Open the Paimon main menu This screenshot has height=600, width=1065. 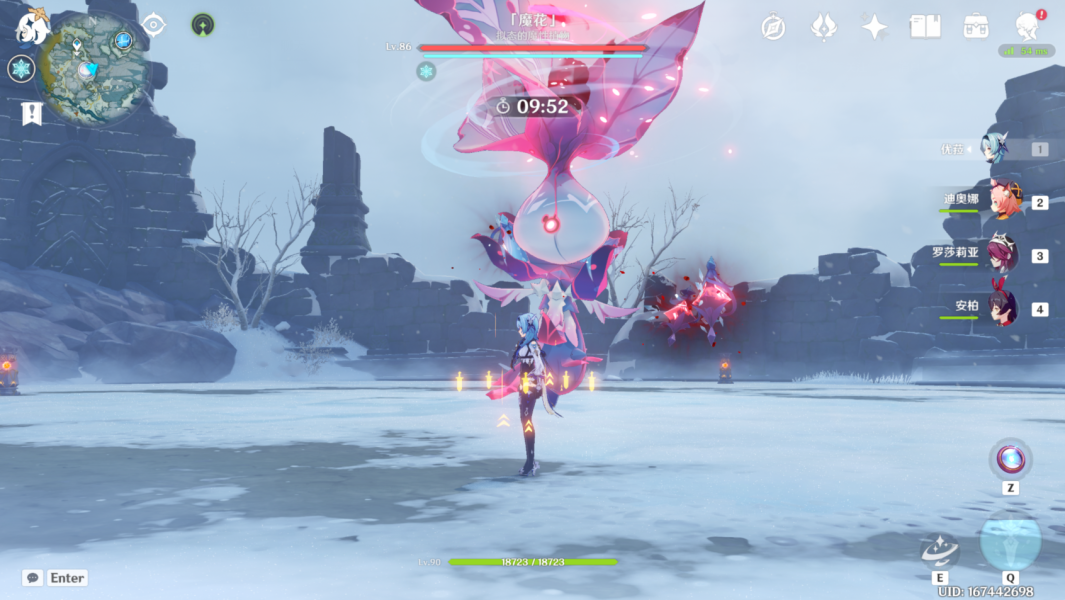coord(32,27)
